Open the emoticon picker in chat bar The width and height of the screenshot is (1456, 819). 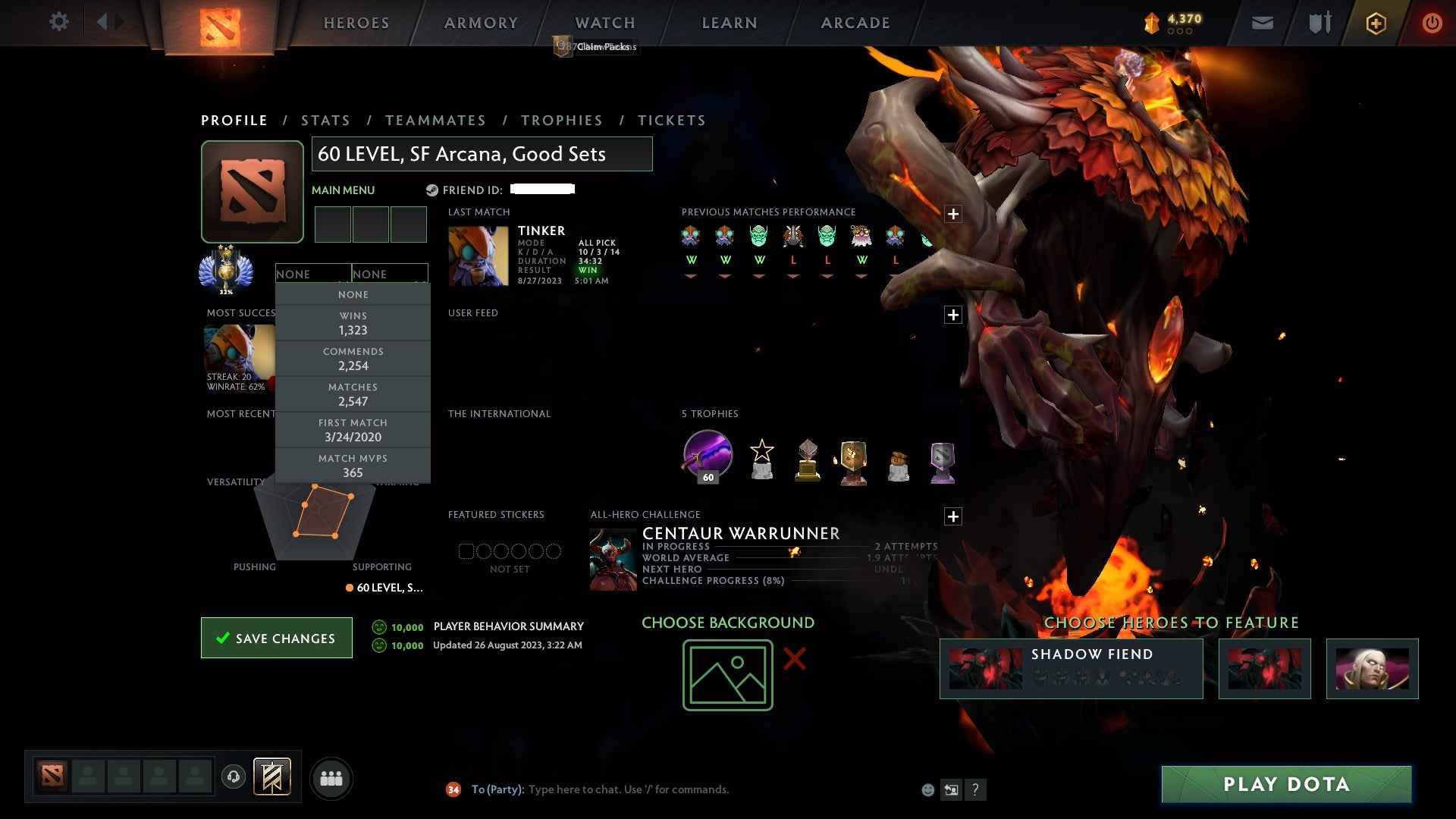click(927, 789)
